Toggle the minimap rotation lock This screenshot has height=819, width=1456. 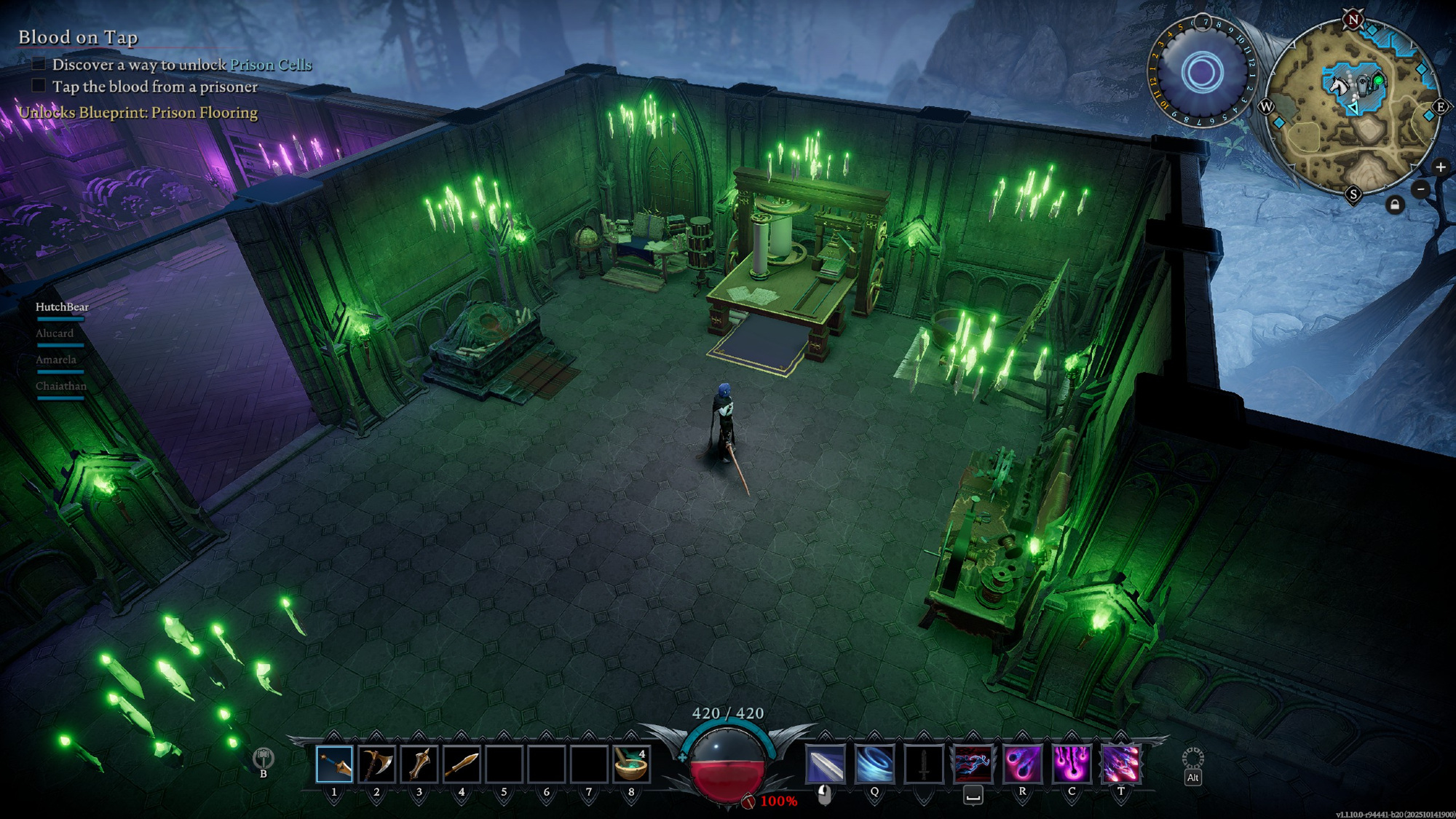(x=1394, y=205)
